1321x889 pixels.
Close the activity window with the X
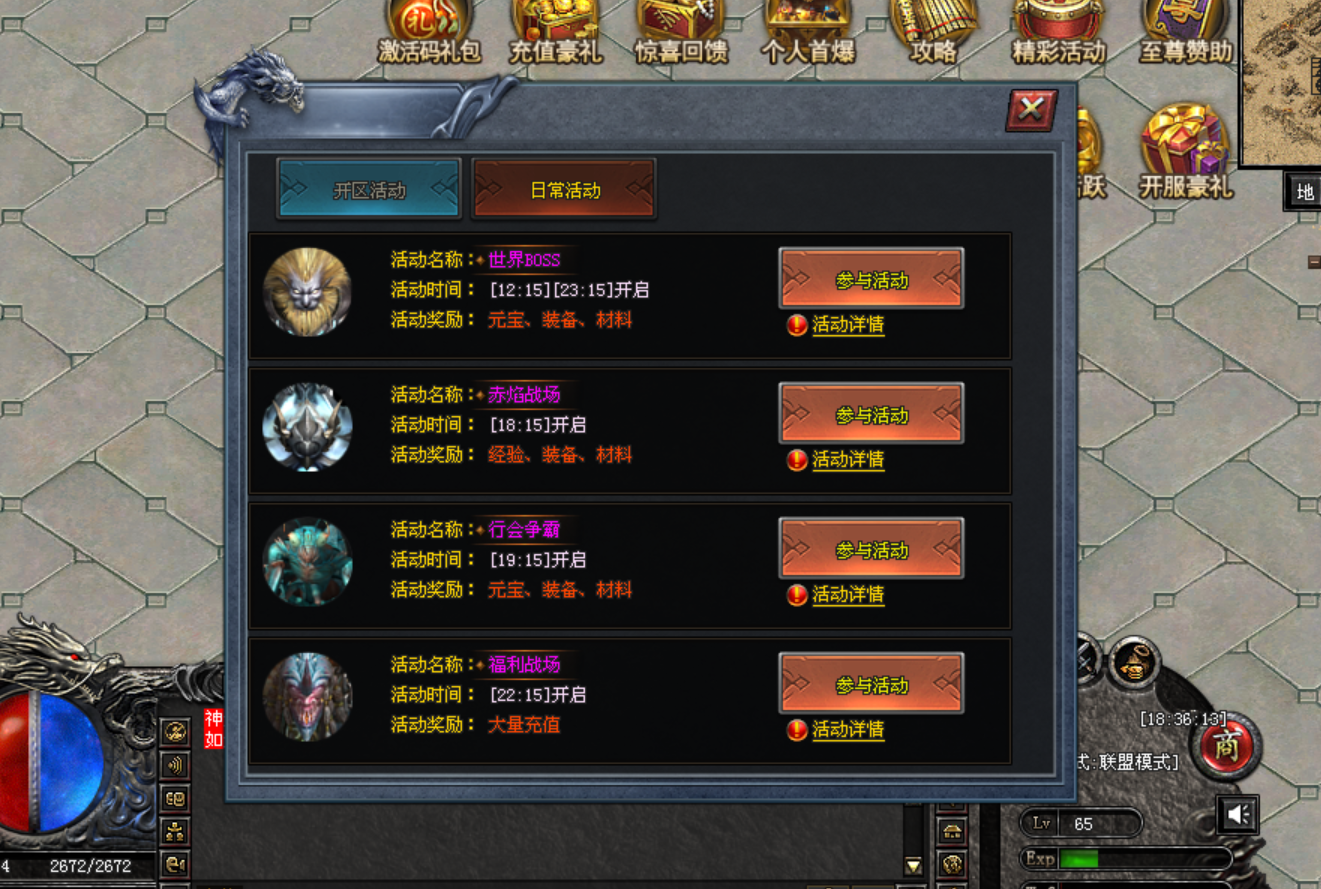(x=1030, y=110)
